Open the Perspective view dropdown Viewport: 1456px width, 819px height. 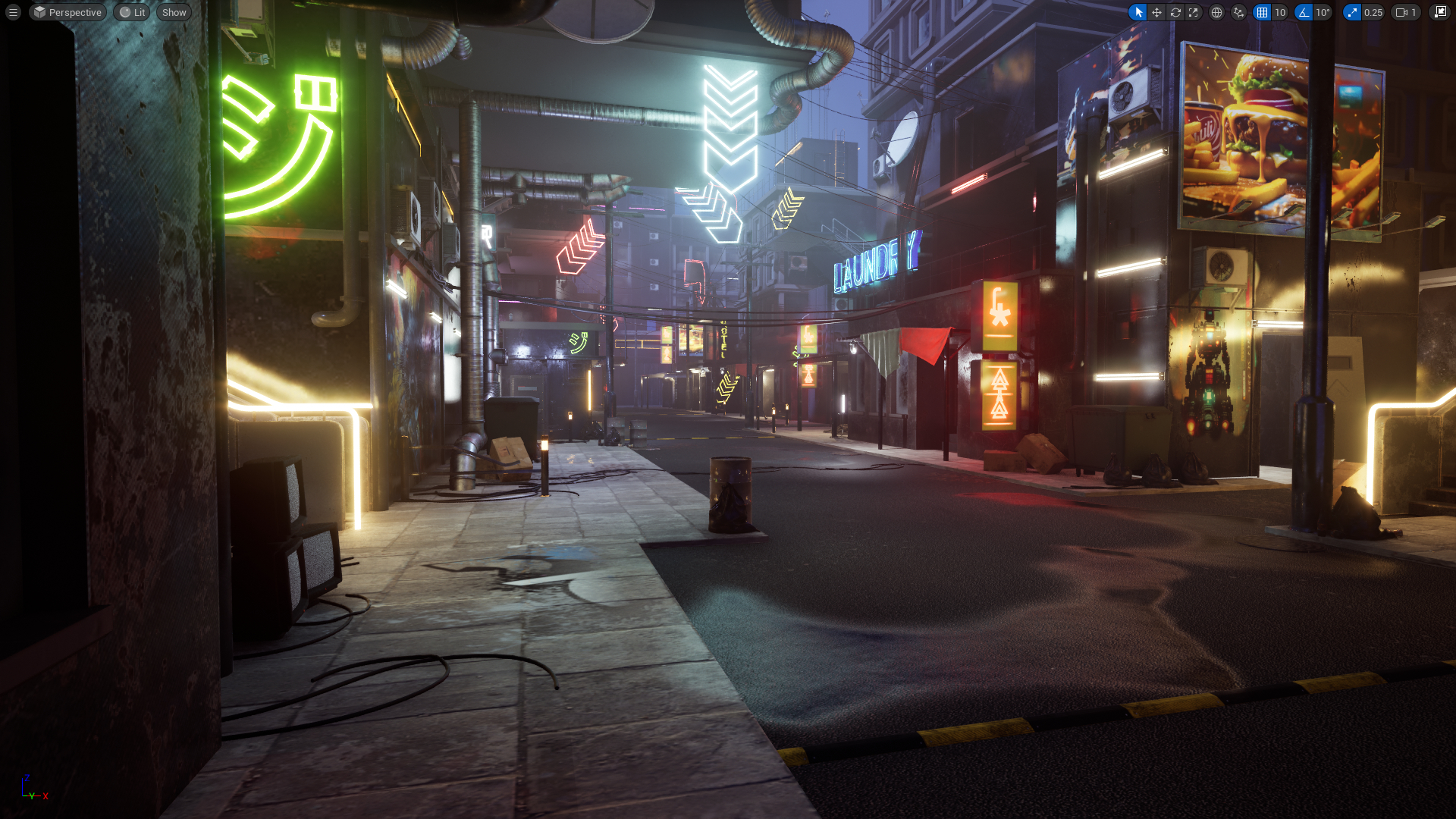(x=67, y=12)
